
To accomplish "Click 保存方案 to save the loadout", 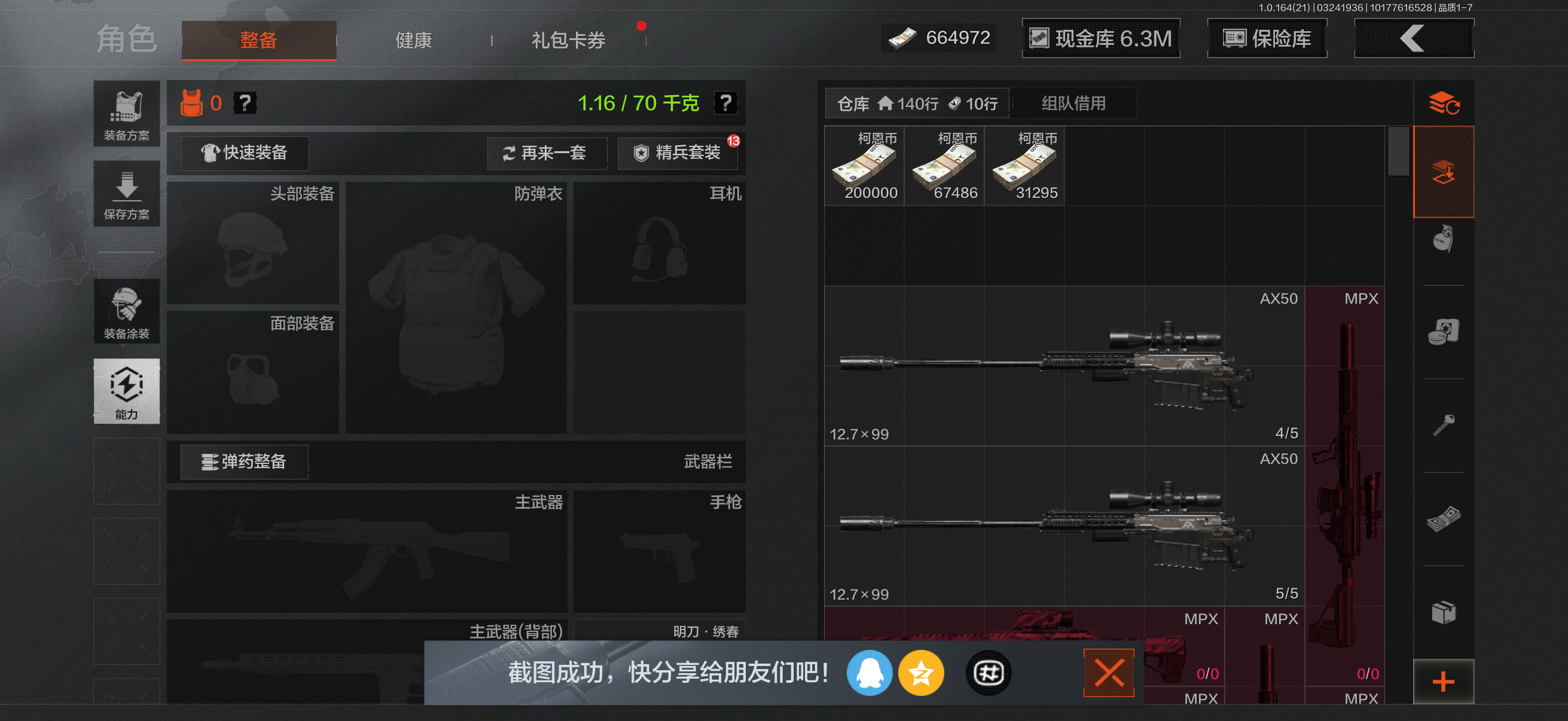I will pos(126,194).
